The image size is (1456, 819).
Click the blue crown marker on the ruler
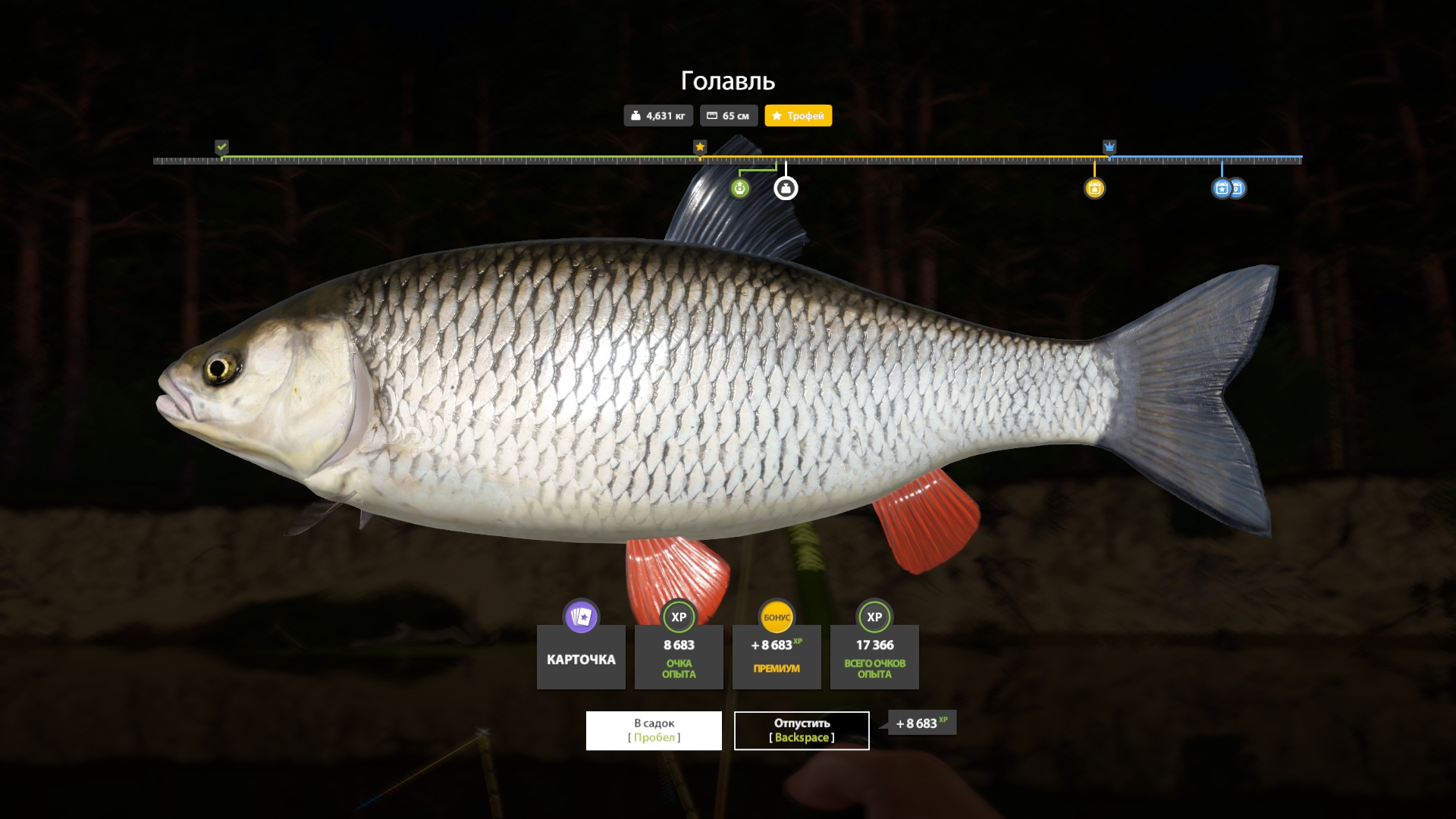[1110, 146]
